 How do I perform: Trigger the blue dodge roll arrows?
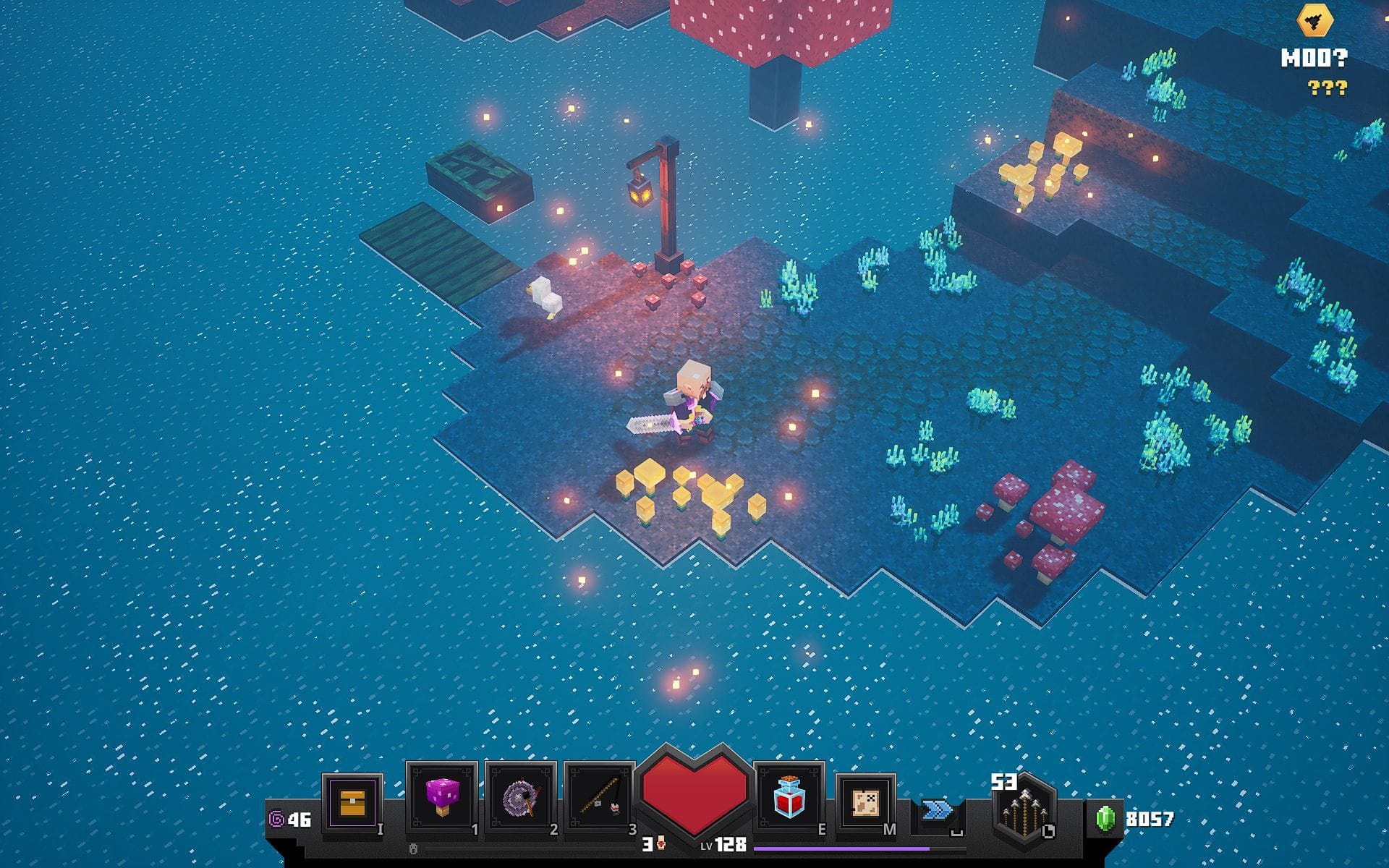937,809
